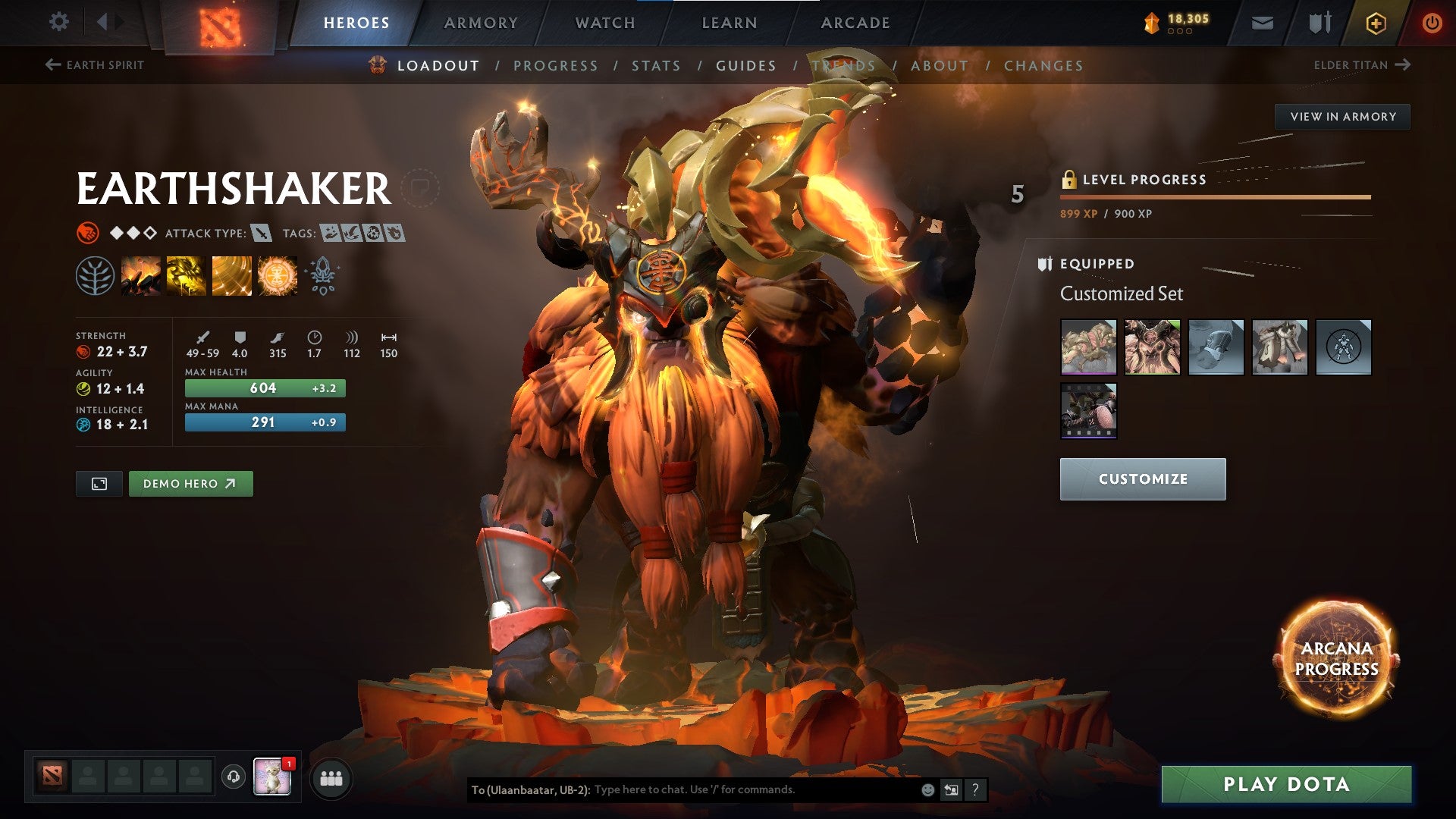Switch to the Heroes tab

click(x=357, y=22)
